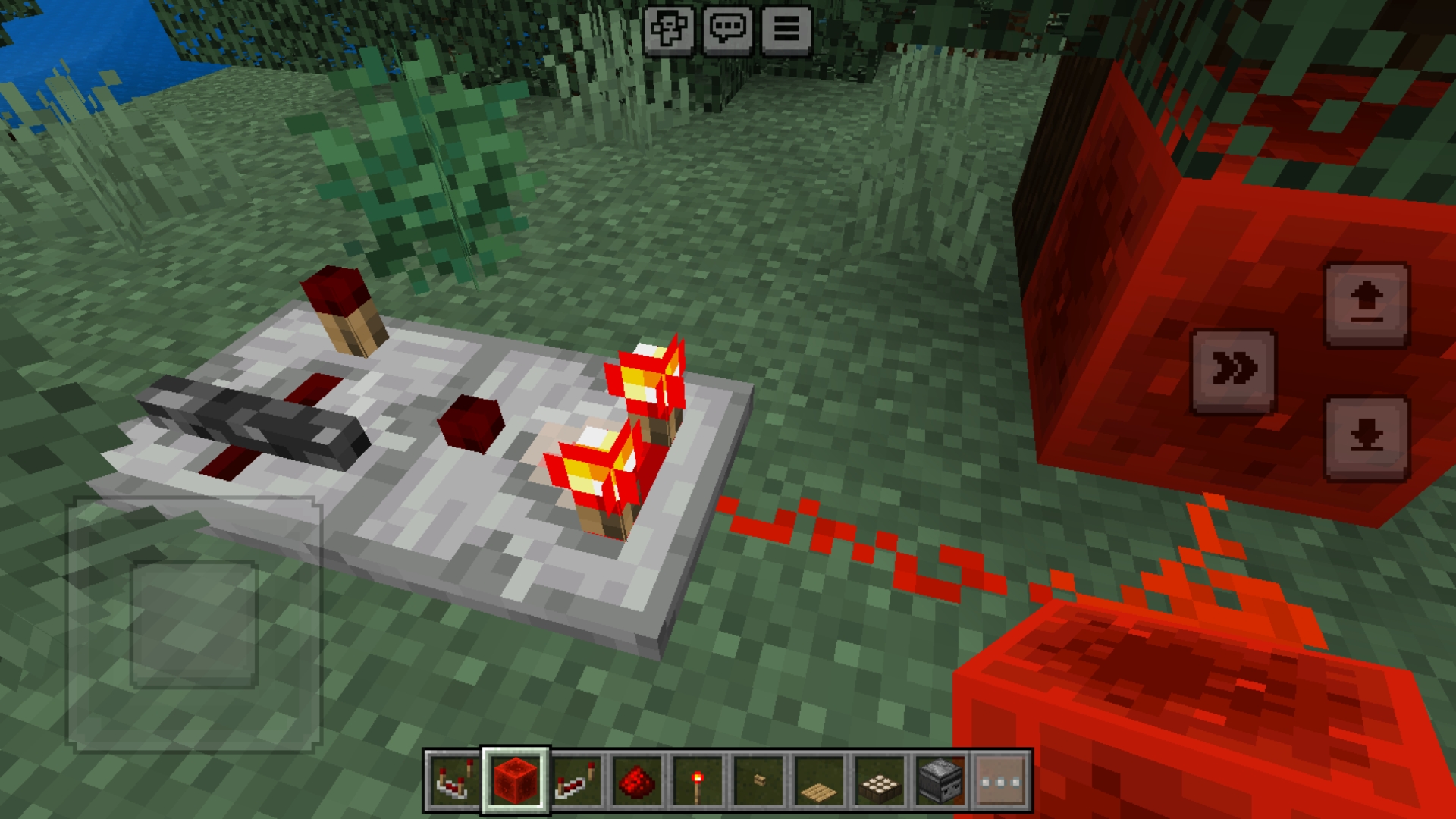Tap the character figure button at top
Viewport: 1456px width, 819px height.
669,30
